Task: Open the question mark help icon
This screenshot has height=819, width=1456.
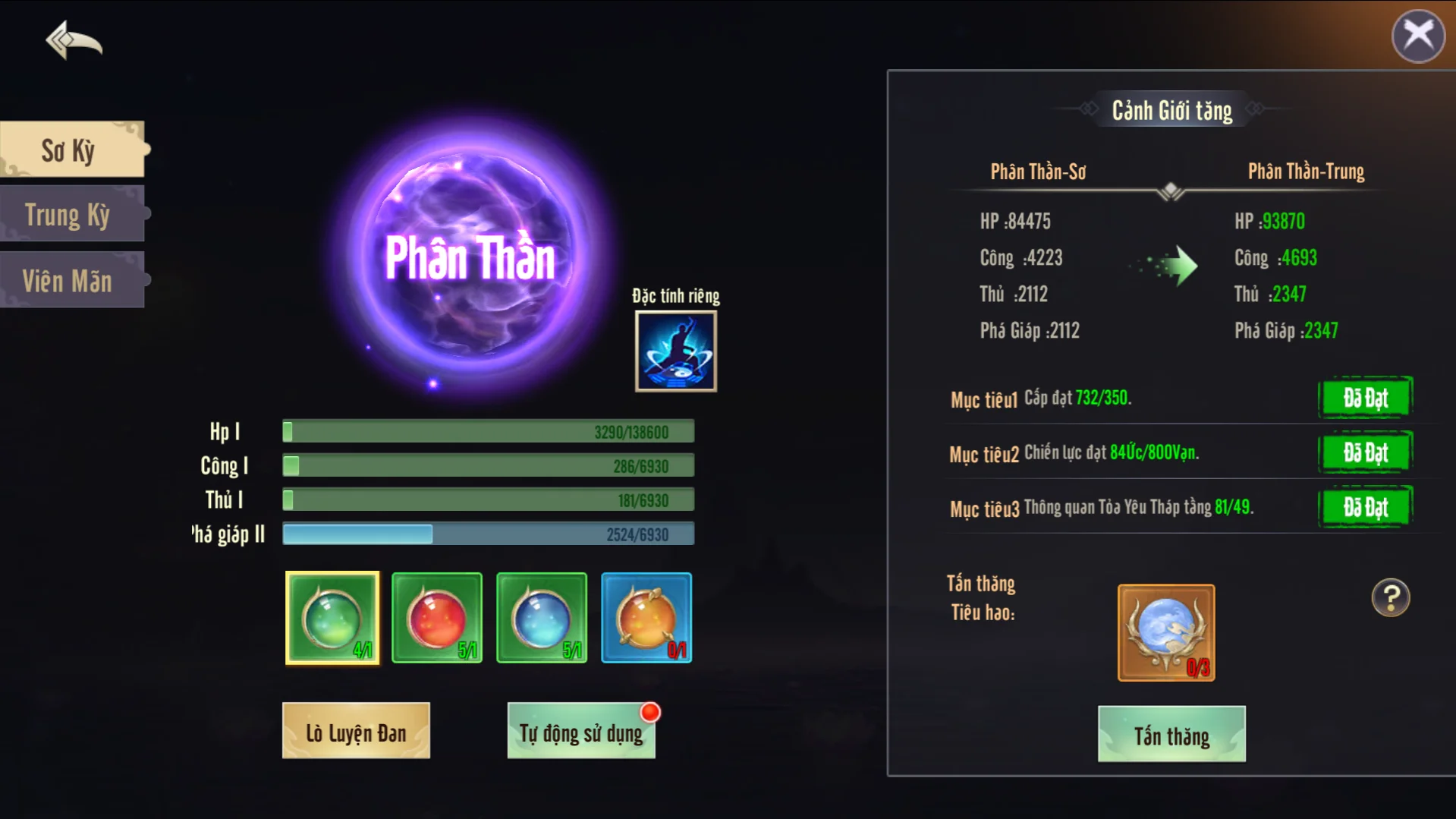Action: point(1390,598)
